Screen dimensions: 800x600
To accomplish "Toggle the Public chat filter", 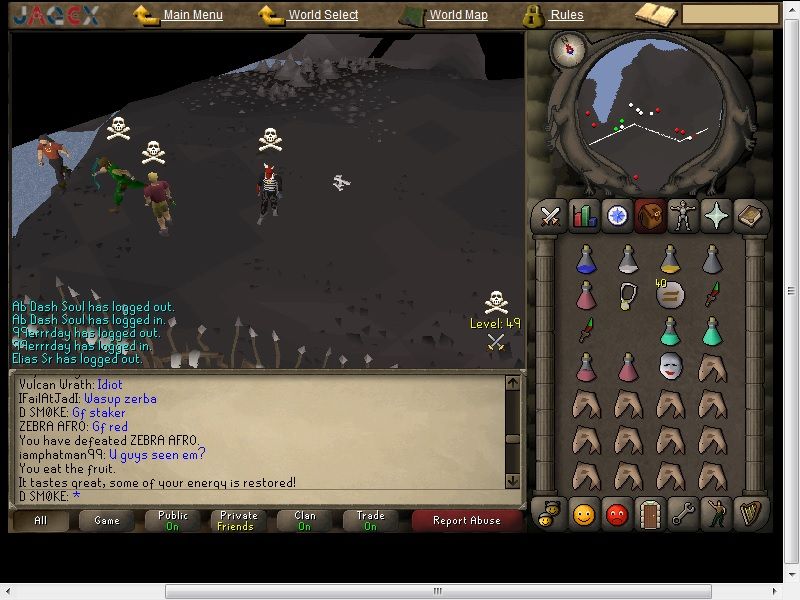I will pyautogui.click(x=173, y=521).
